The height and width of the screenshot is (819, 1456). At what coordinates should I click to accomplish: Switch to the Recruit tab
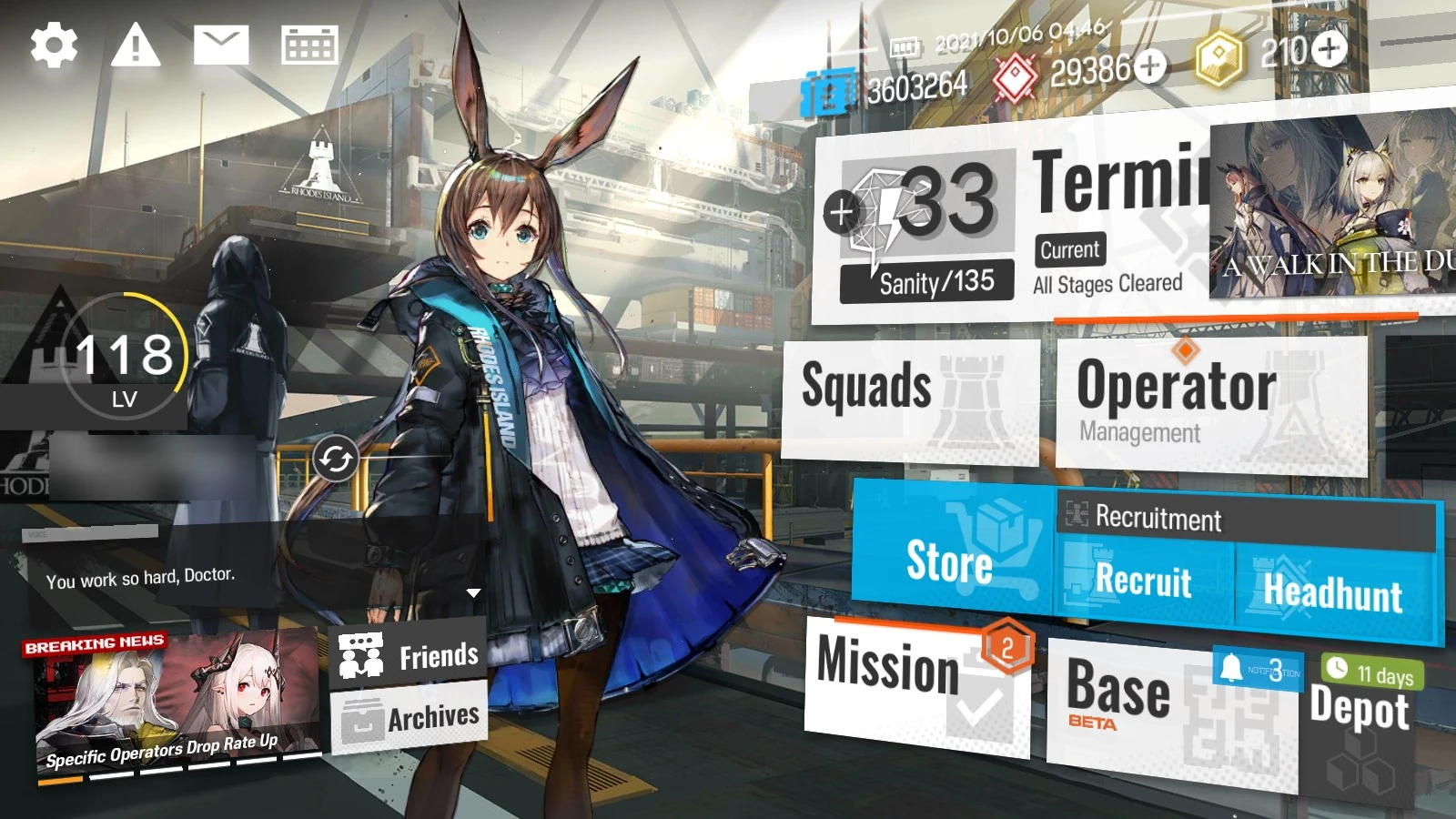pyautogui.click(x=1142, y=582)
